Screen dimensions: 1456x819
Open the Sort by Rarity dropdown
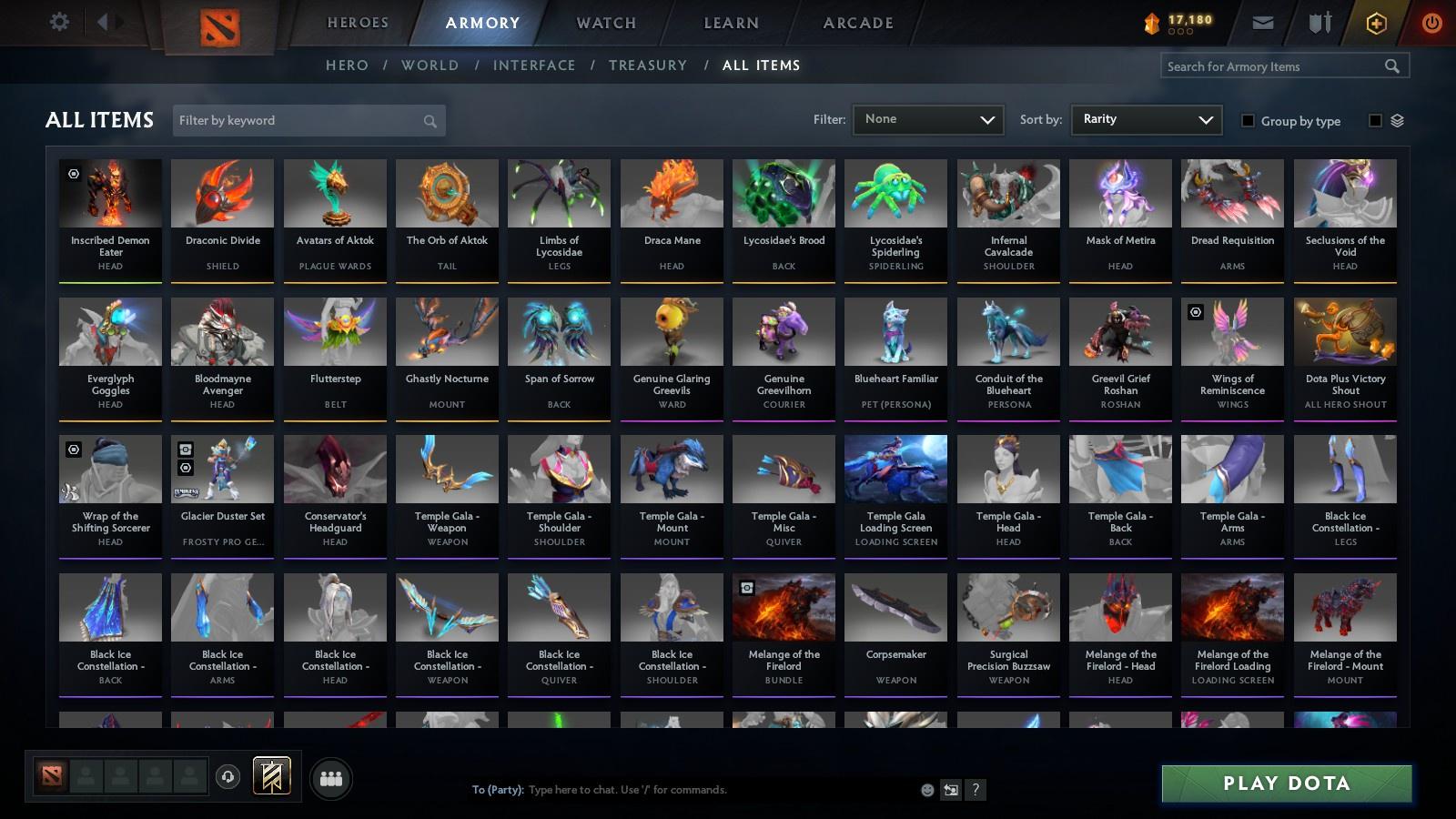point(1146,119)
